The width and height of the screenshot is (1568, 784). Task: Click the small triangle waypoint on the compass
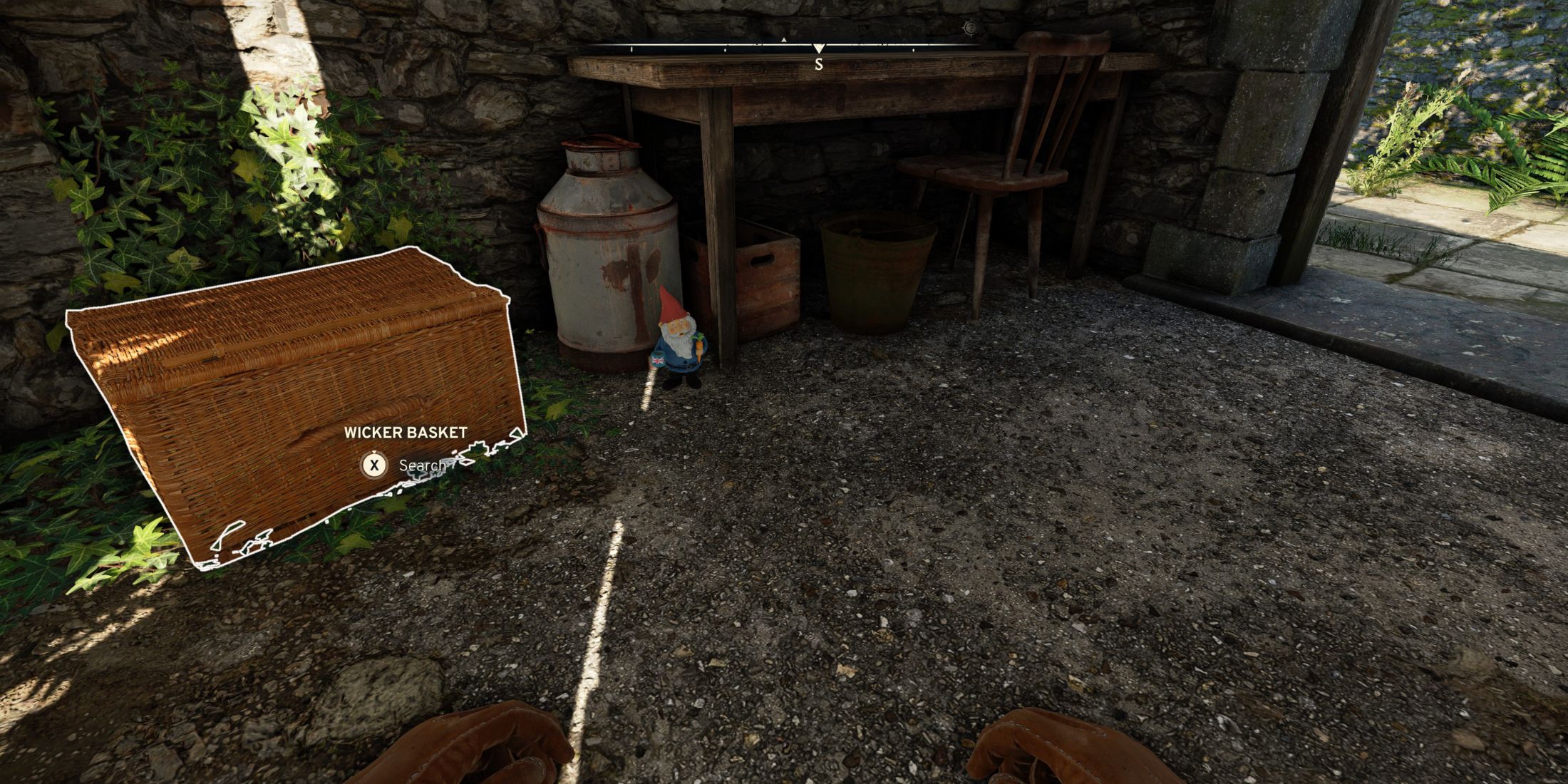click(x=784, y=40)
